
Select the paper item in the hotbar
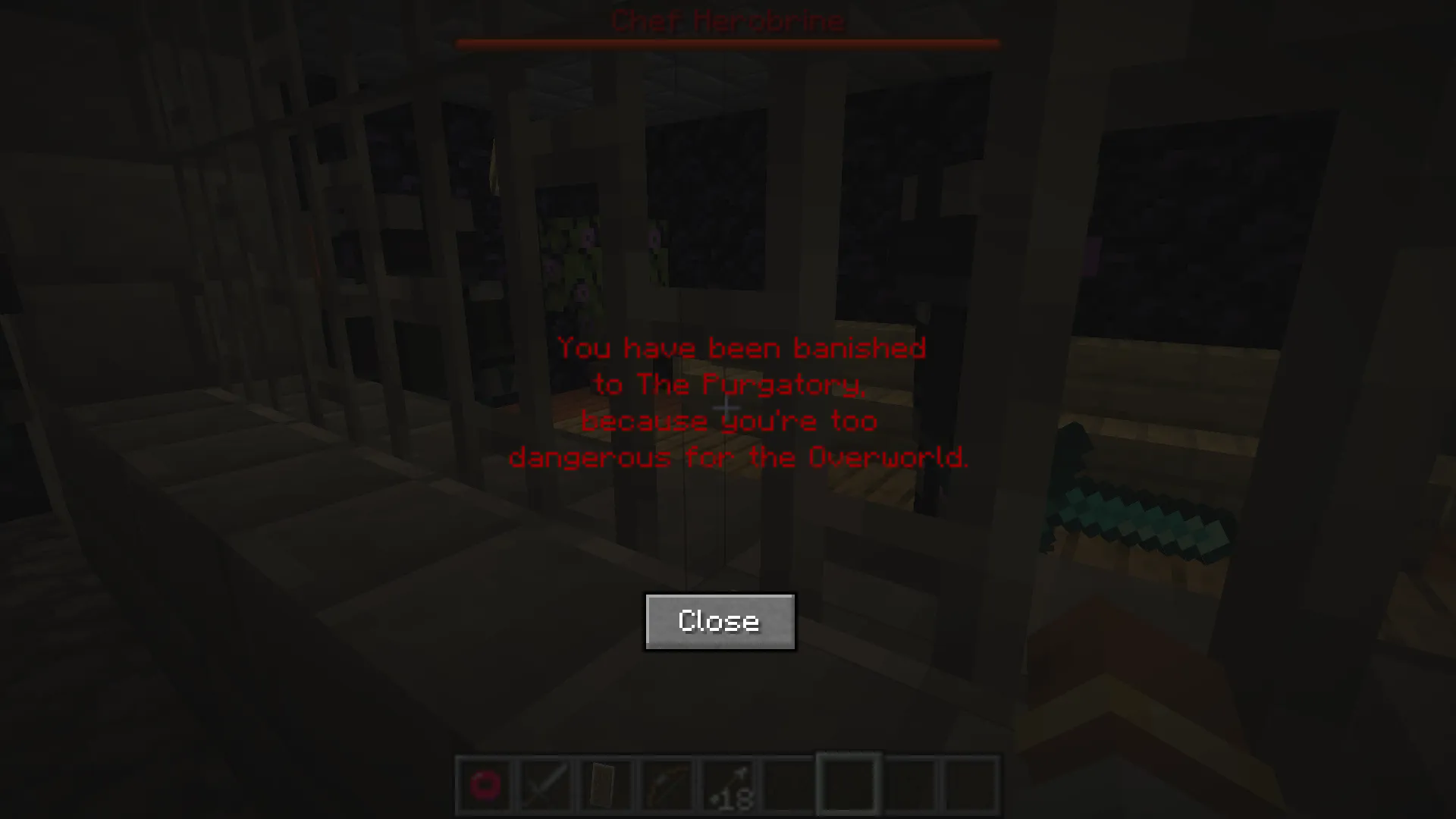pyautogui.click(x=607, y=785)
